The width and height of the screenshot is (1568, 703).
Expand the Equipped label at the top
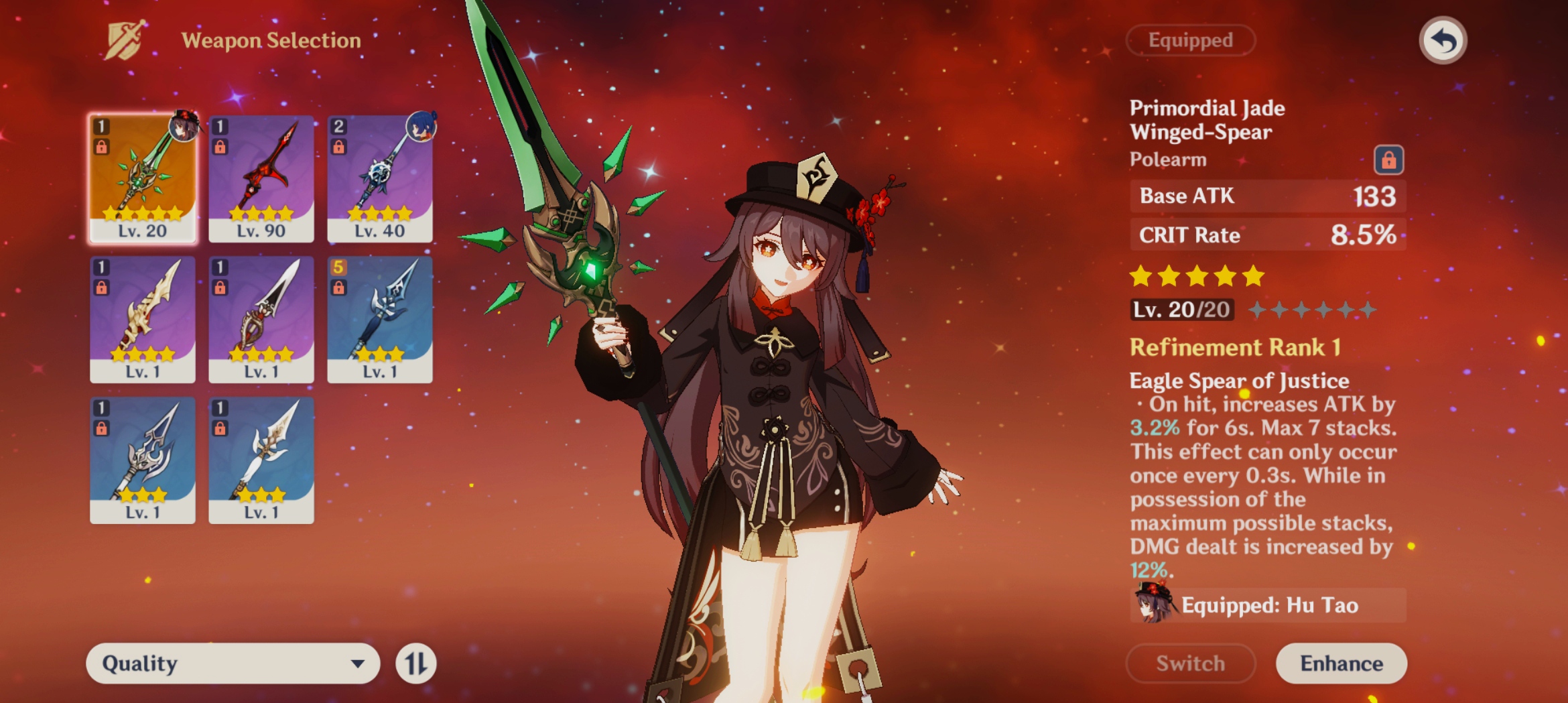1190,40
